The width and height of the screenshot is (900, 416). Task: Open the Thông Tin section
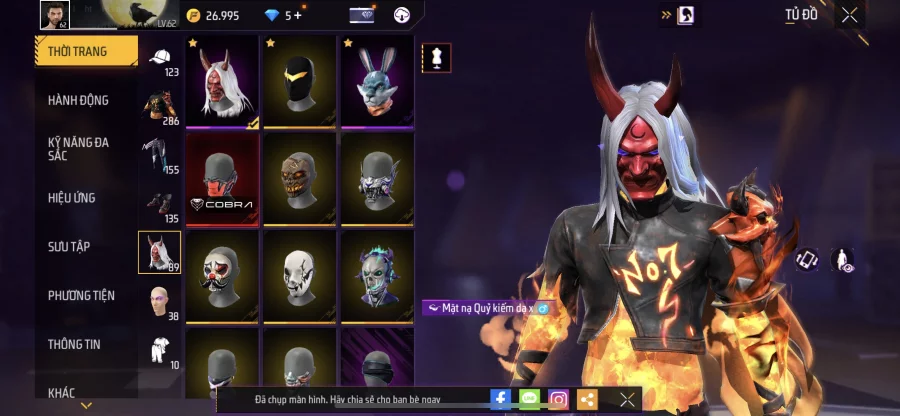(73, 344)
